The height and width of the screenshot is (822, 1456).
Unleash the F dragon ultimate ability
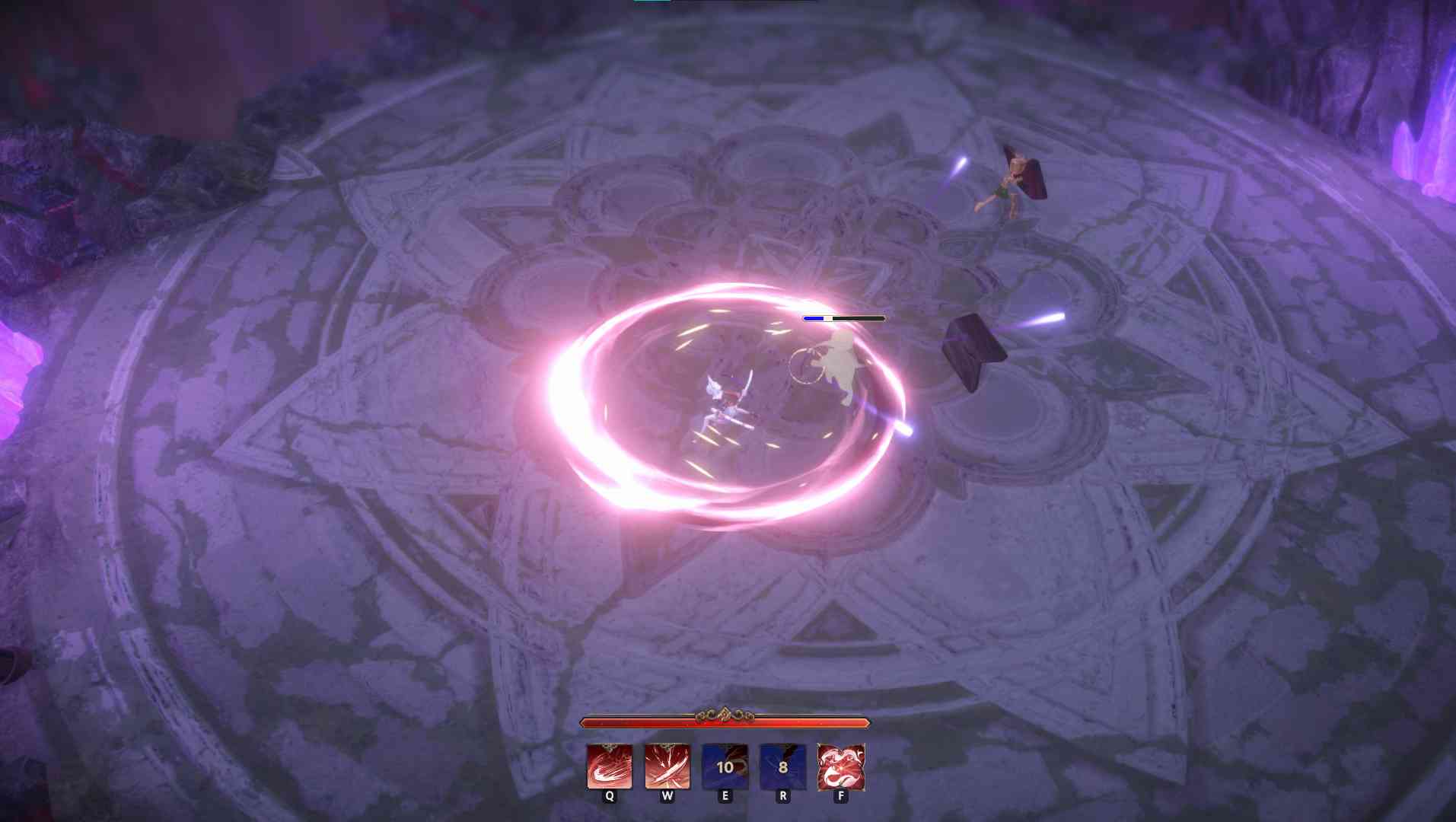coord(840,767)
